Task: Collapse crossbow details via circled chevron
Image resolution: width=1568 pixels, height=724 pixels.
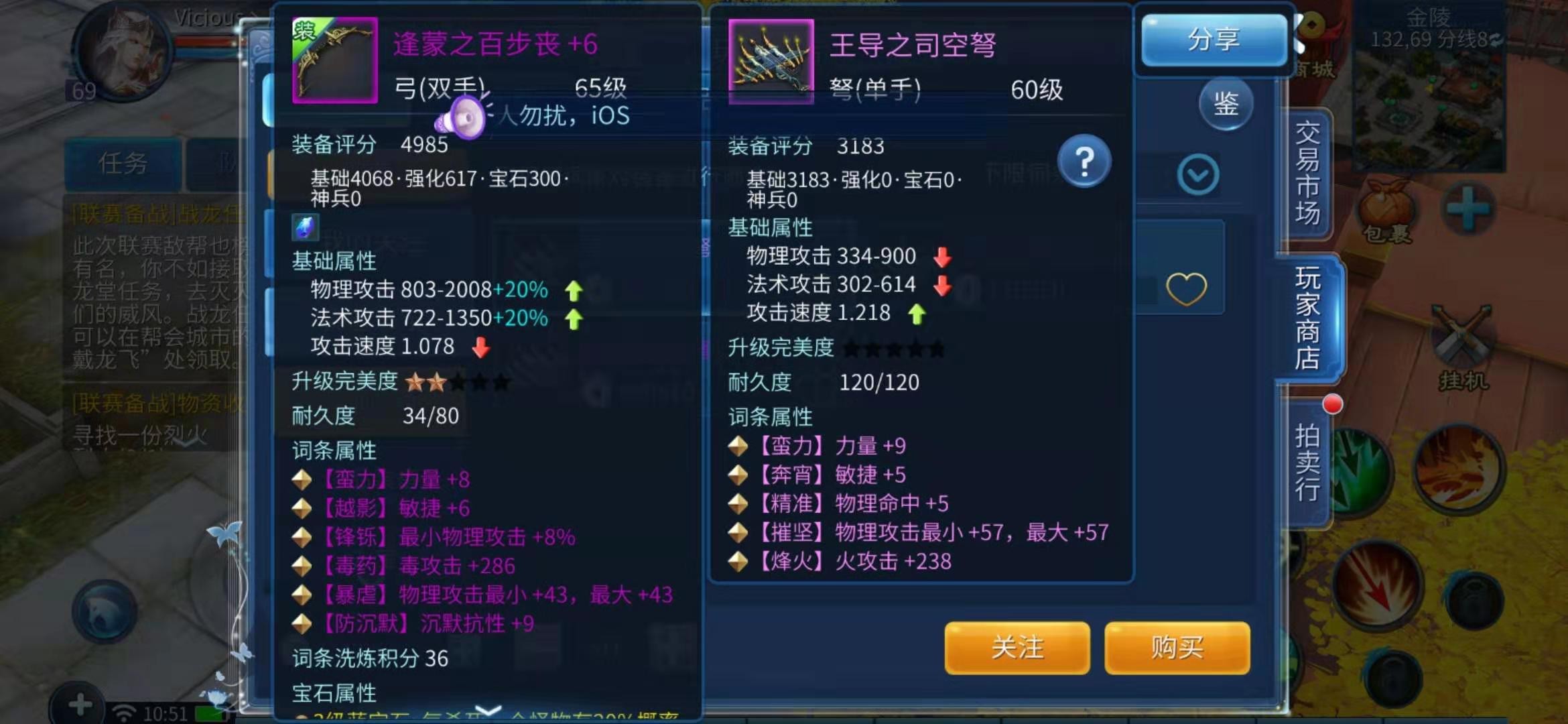Action: coord(1199,173)
